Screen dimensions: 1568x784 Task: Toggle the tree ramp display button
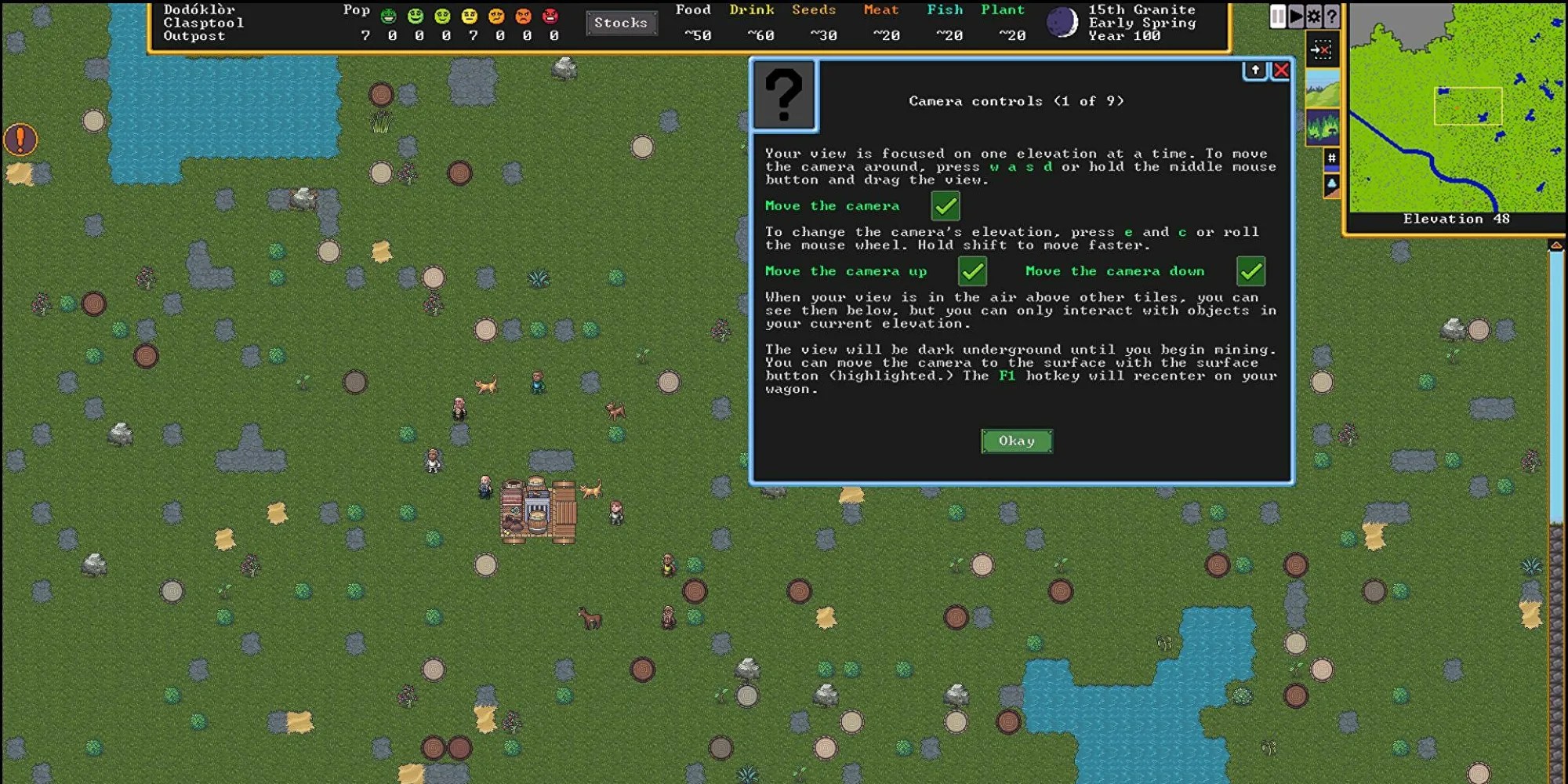[1331, 185]
